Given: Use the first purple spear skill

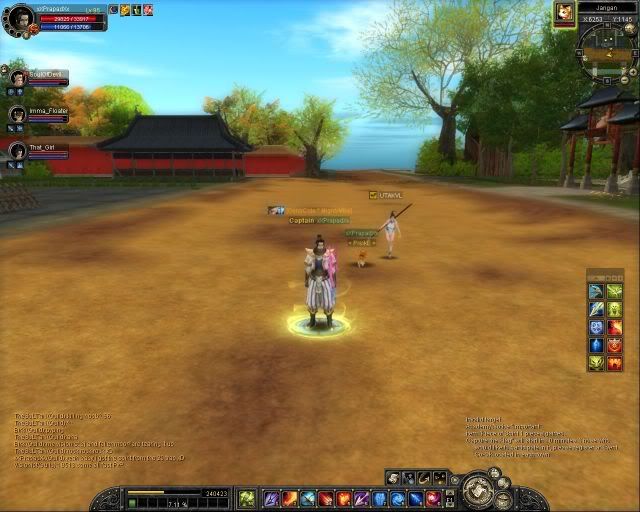Looking at the screenshot, I should point(271,498).
